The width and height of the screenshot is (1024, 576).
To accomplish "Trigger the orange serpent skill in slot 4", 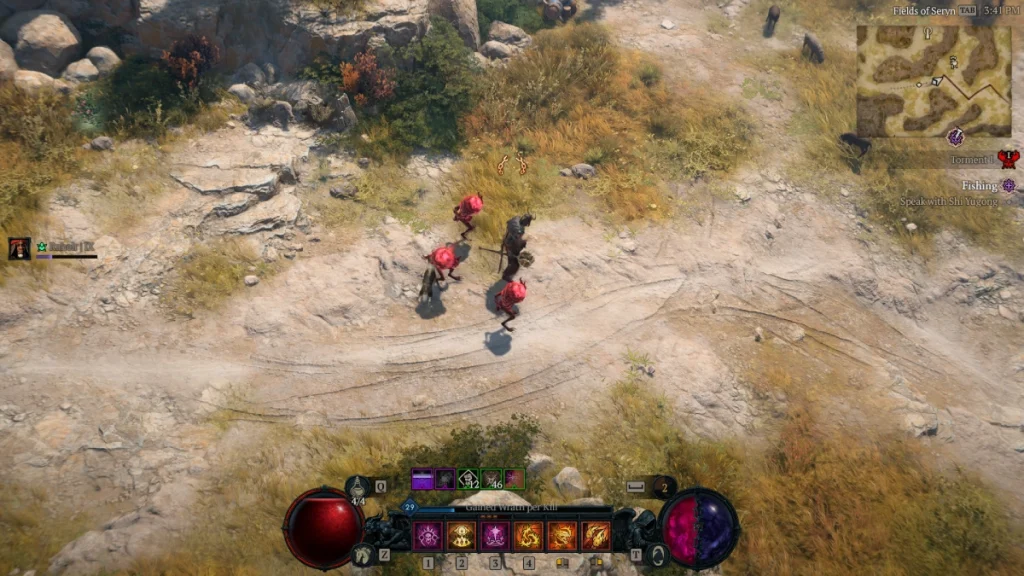I will point(528,536).
